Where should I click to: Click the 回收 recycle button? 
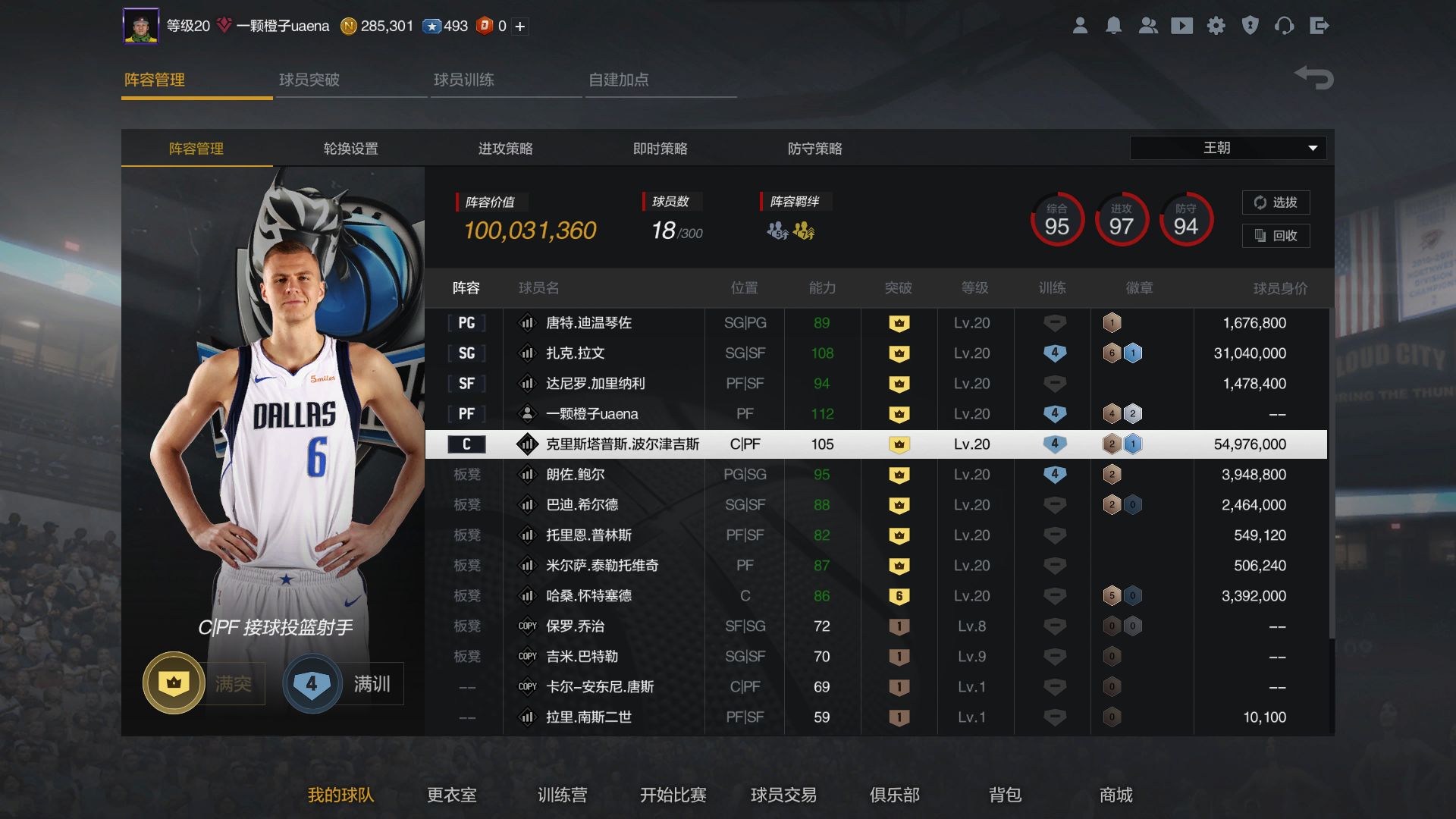[x=1276, y=236]
